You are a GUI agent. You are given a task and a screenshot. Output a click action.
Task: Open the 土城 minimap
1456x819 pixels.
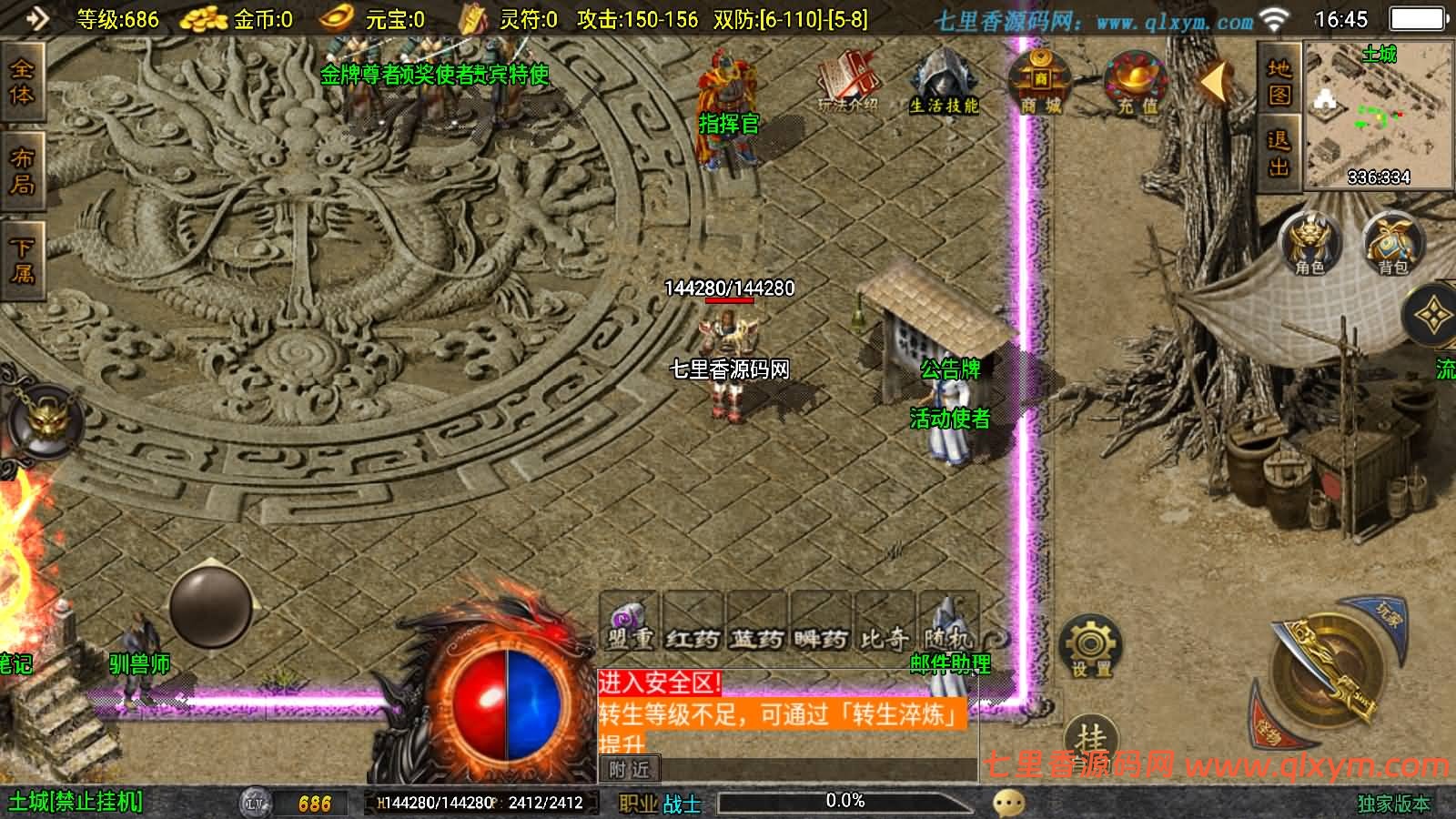[1379, 116]
